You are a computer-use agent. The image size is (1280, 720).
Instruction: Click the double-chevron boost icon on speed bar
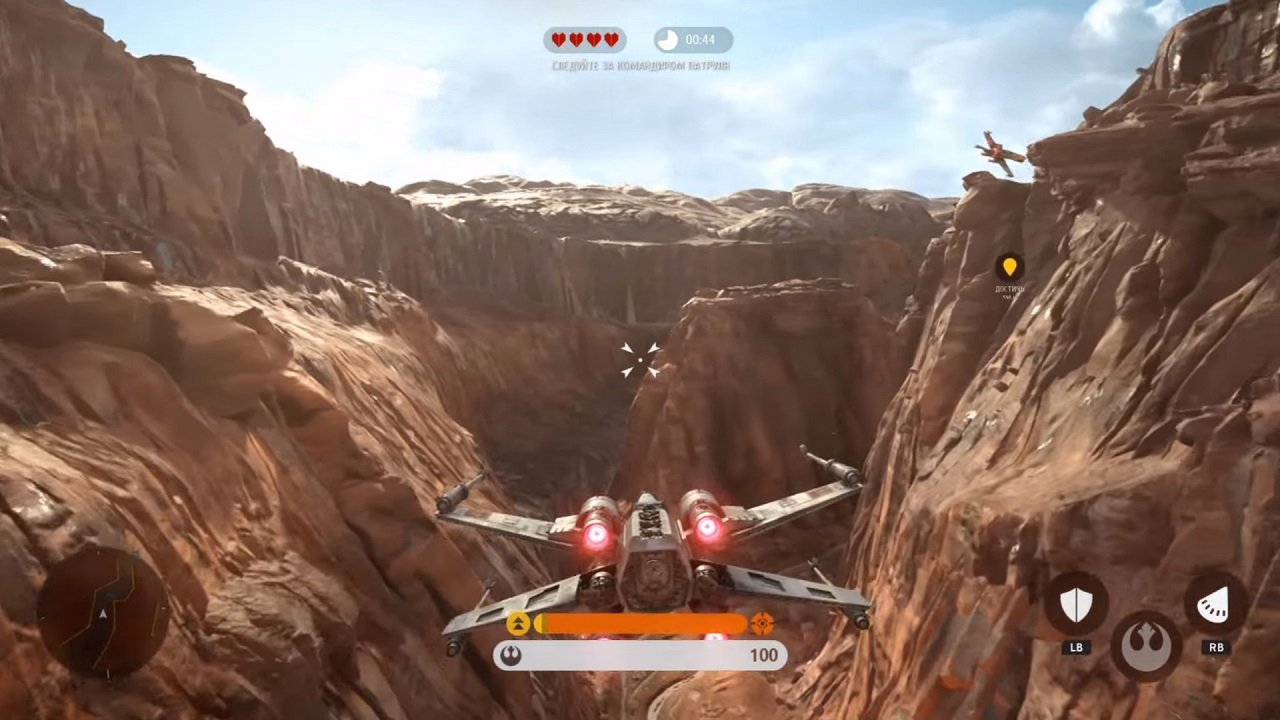[518, 624]
